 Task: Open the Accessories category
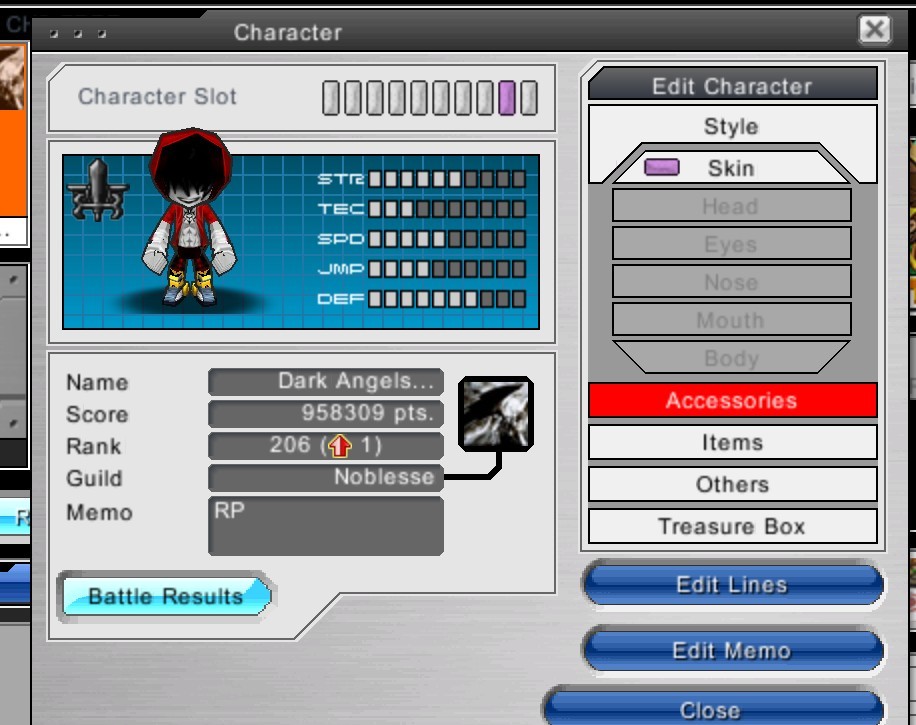(732, 401)
